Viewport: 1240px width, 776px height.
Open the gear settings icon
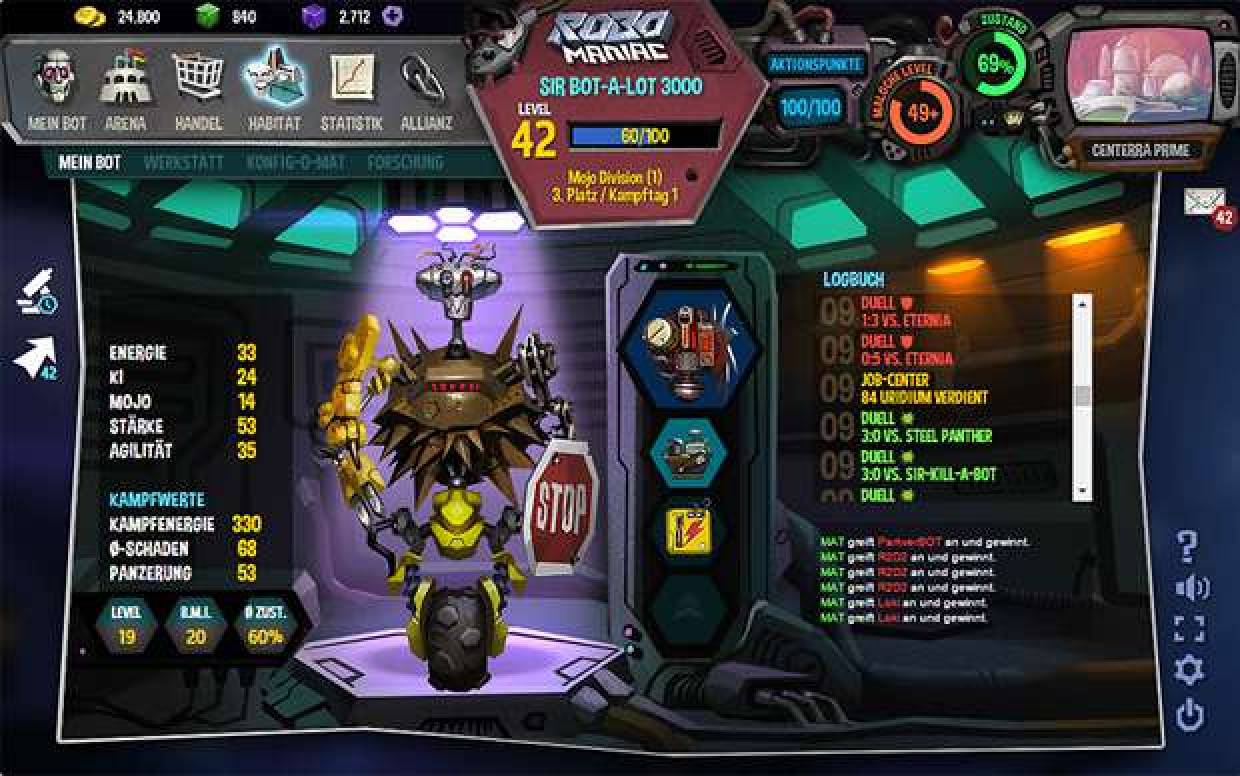pos(1189,670)
